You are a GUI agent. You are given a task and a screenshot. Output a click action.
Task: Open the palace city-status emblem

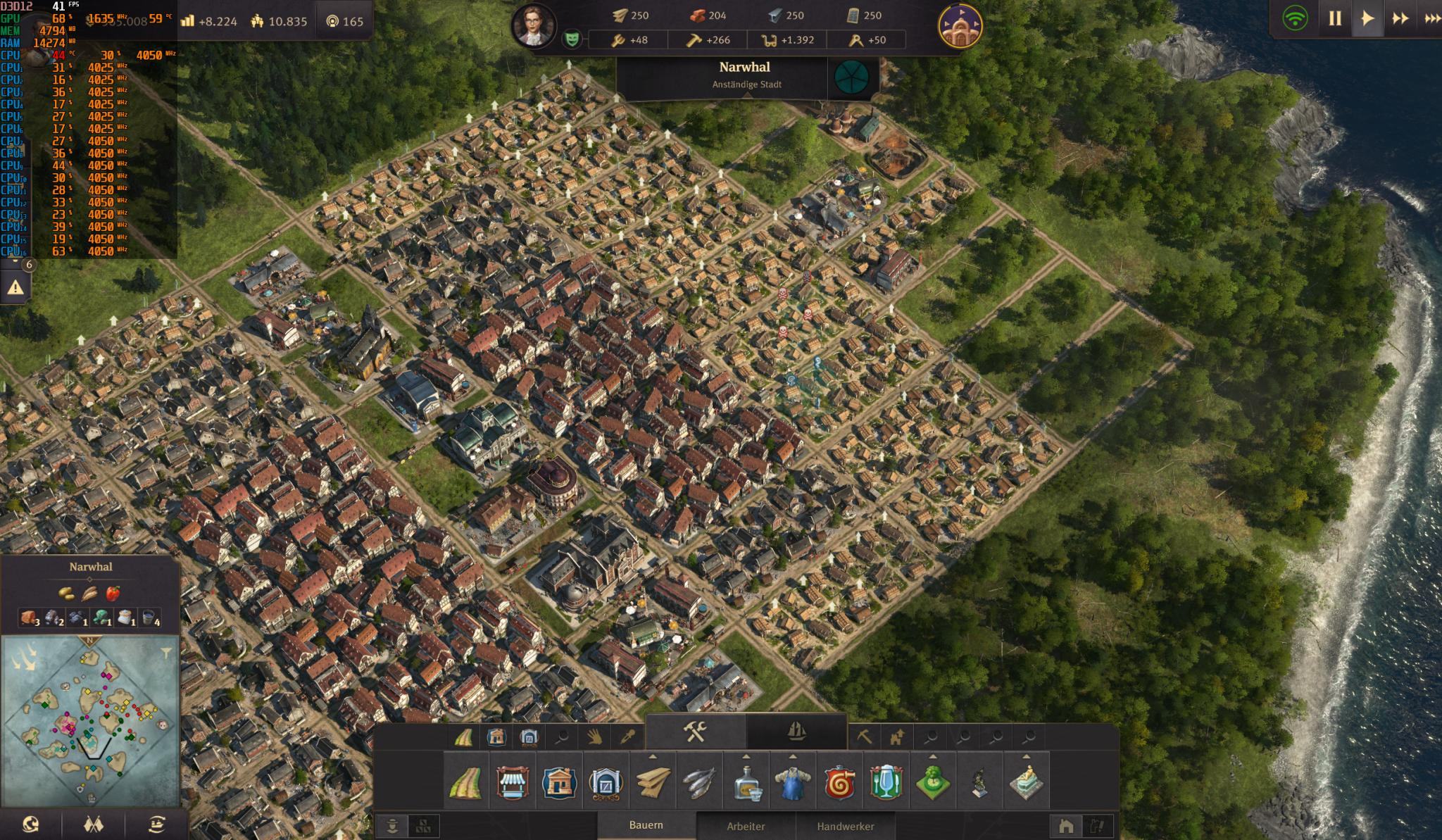(960, 26)
